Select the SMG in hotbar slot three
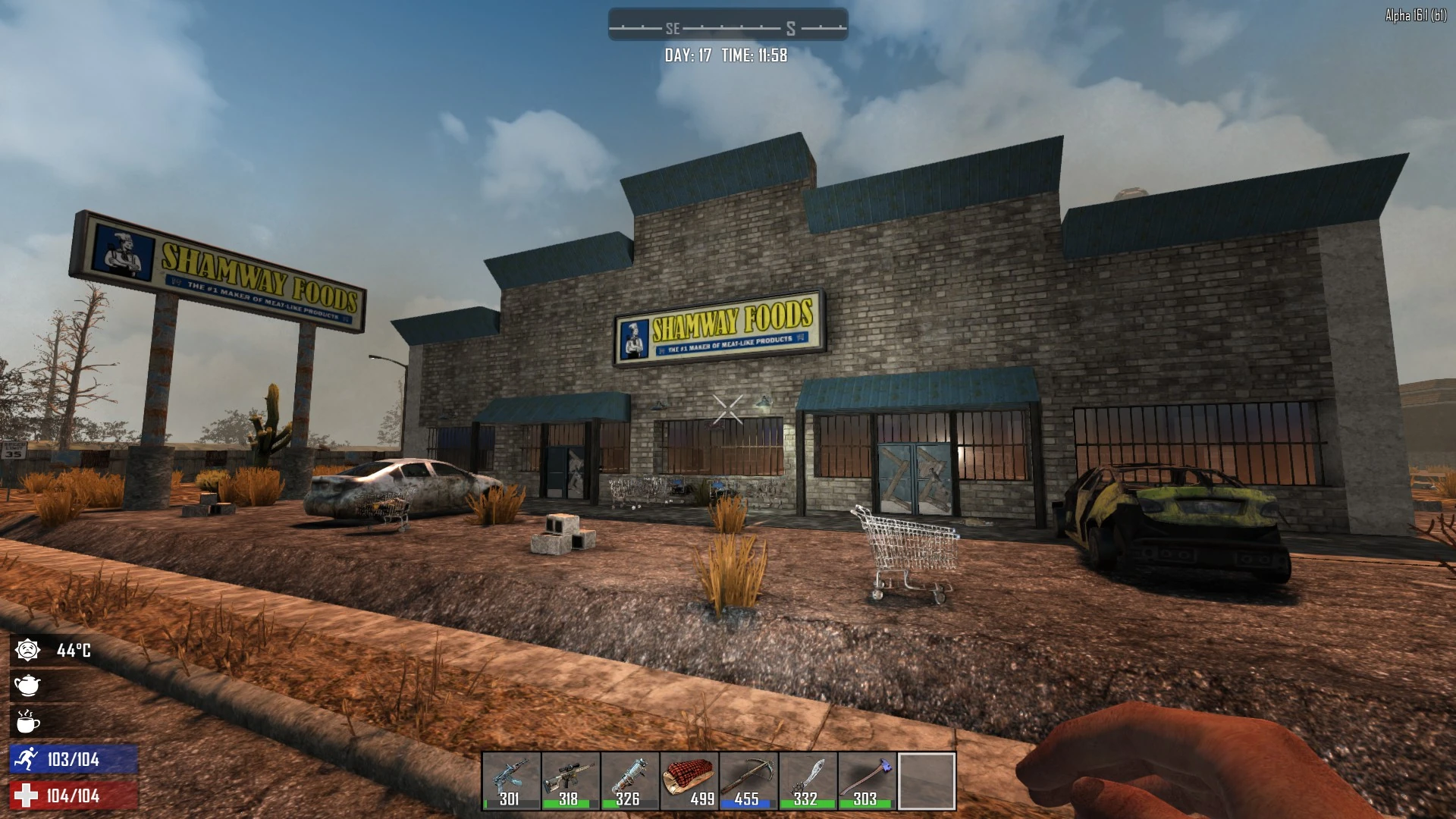 click(629, 781)
